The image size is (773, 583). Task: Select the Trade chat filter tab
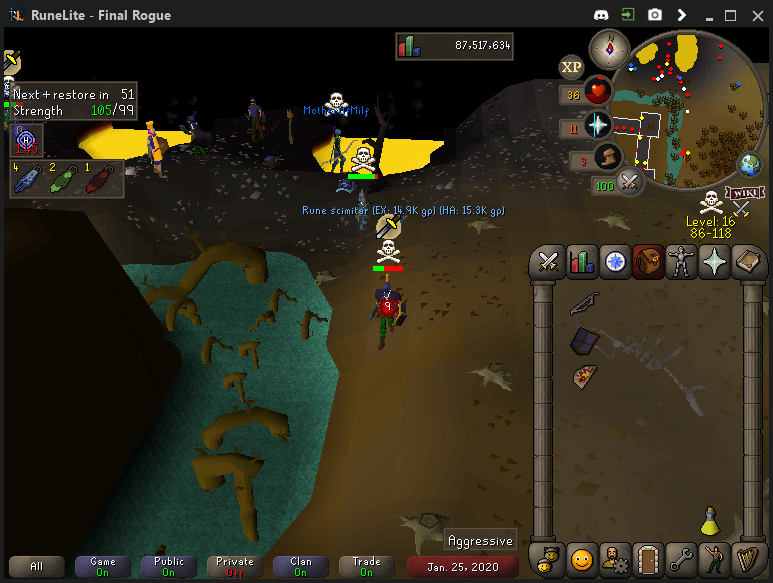366,566
